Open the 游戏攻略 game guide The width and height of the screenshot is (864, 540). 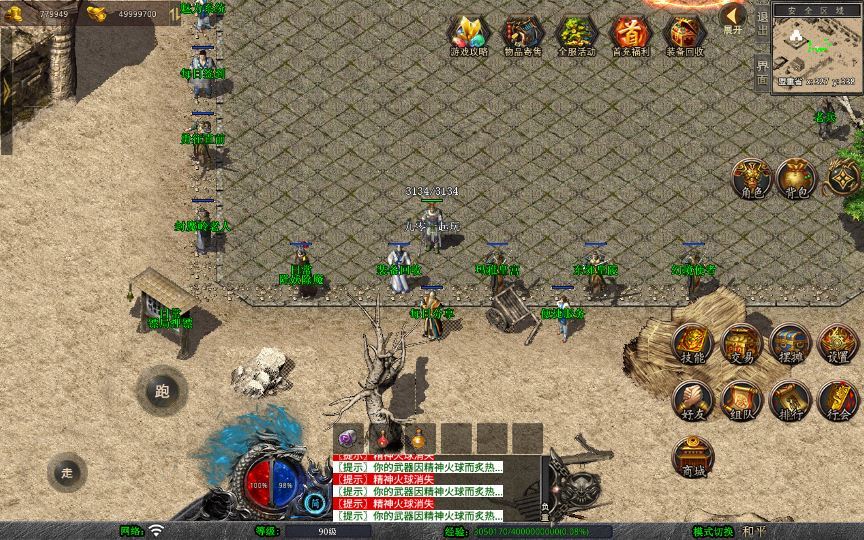pyautogui.click(x=468, y=34)
